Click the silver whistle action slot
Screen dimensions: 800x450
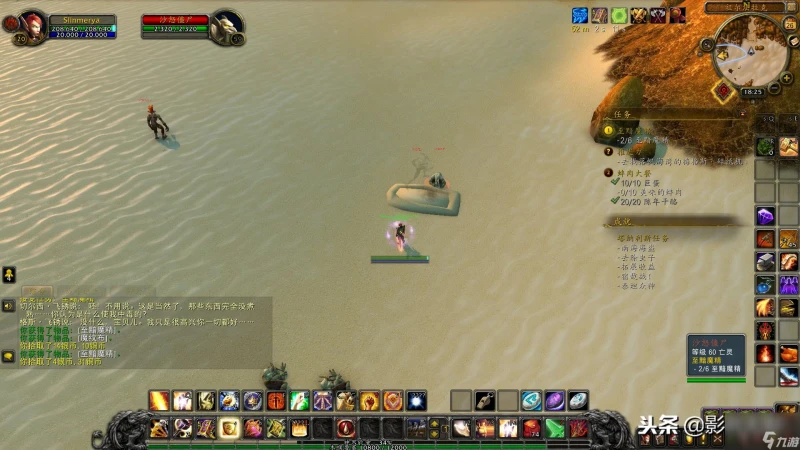pyautogui.click(x=485, y=401)
